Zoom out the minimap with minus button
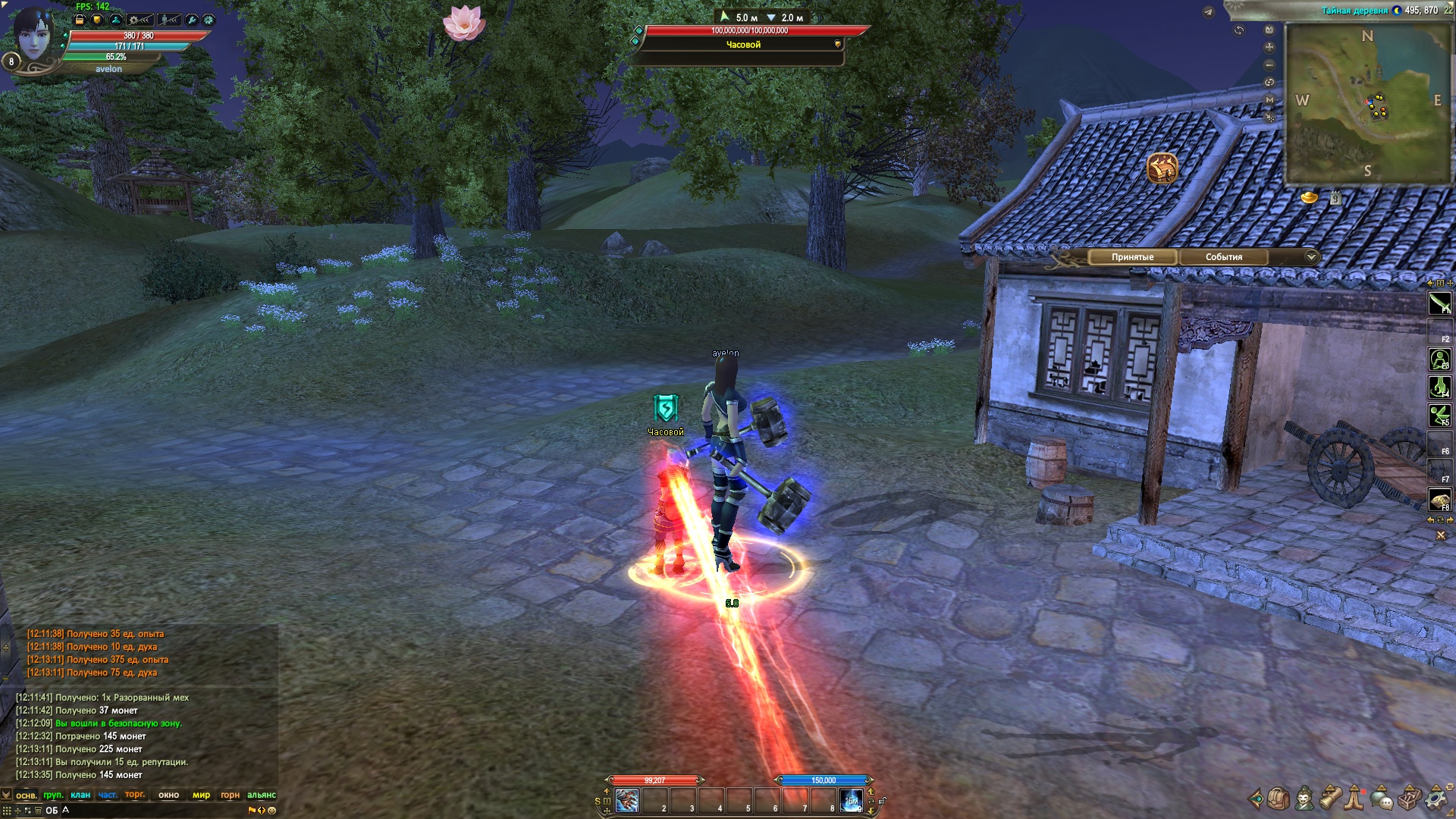1456x819 pixels. [x=1269, y=65]
